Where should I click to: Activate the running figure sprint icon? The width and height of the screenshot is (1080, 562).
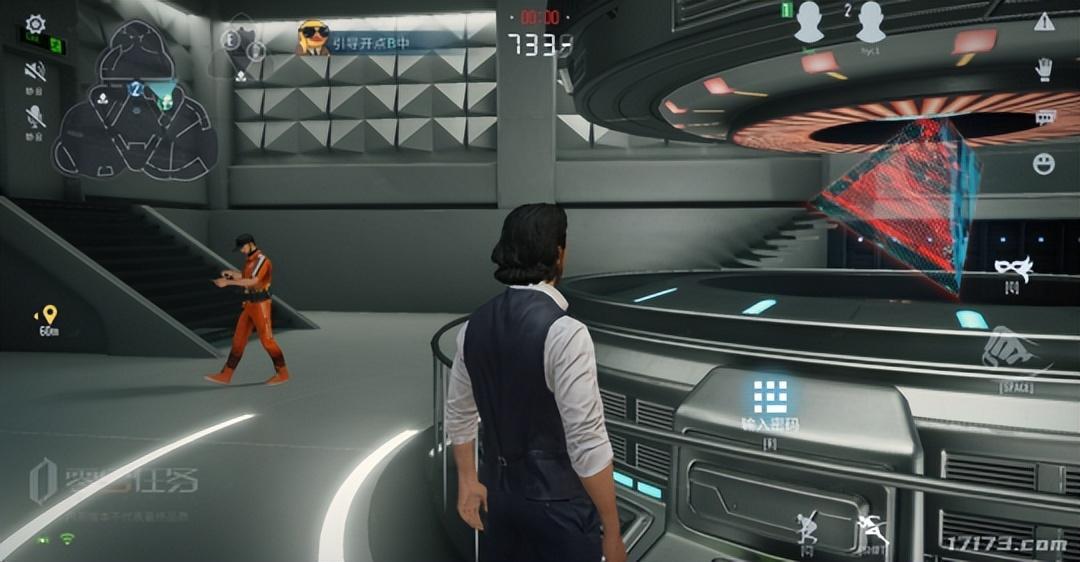(873, 529)
